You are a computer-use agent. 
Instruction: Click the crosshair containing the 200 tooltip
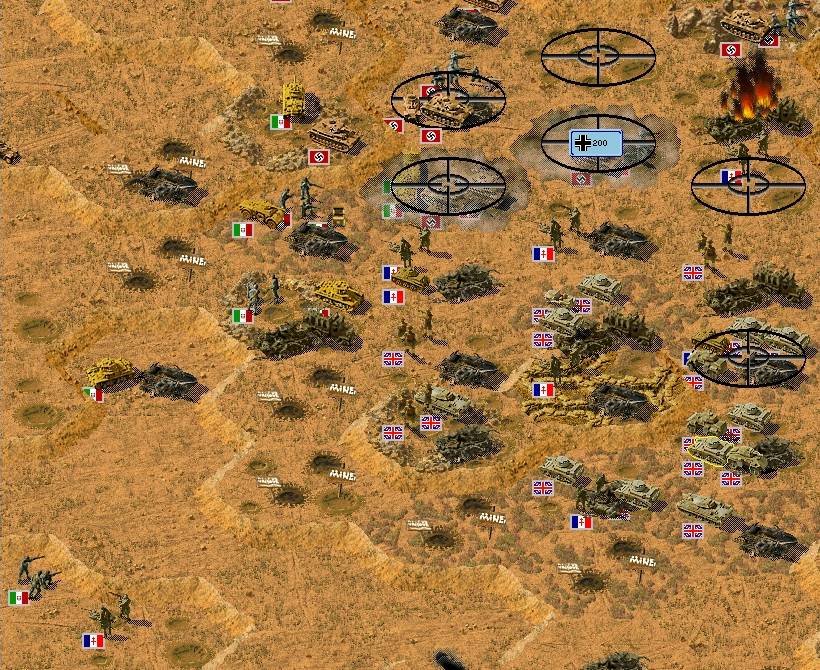(x=597, y=143)
